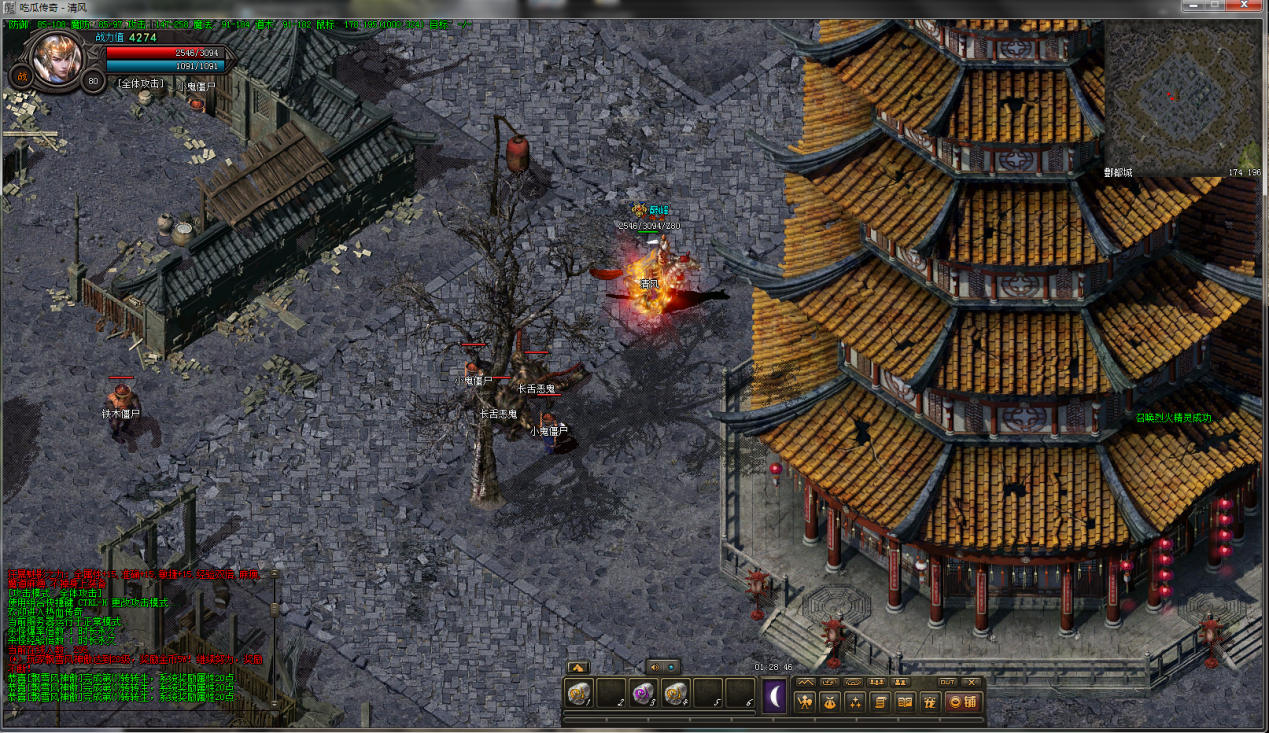Expand the hotbar with the up-arrow button
Viewport: 1269px width, 733px height.
click(578, 667)
